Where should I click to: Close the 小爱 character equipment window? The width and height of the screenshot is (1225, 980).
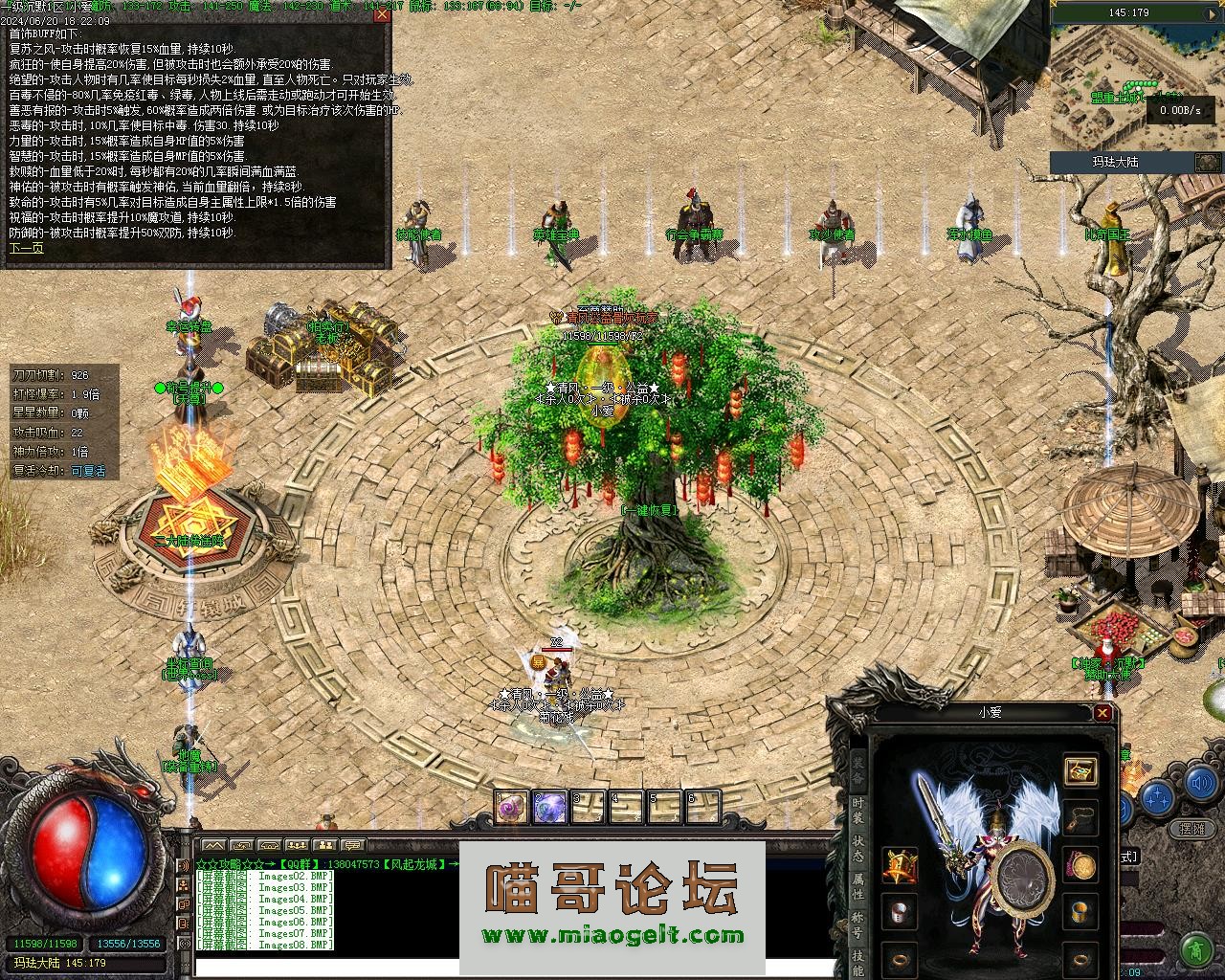(1102, 713)
